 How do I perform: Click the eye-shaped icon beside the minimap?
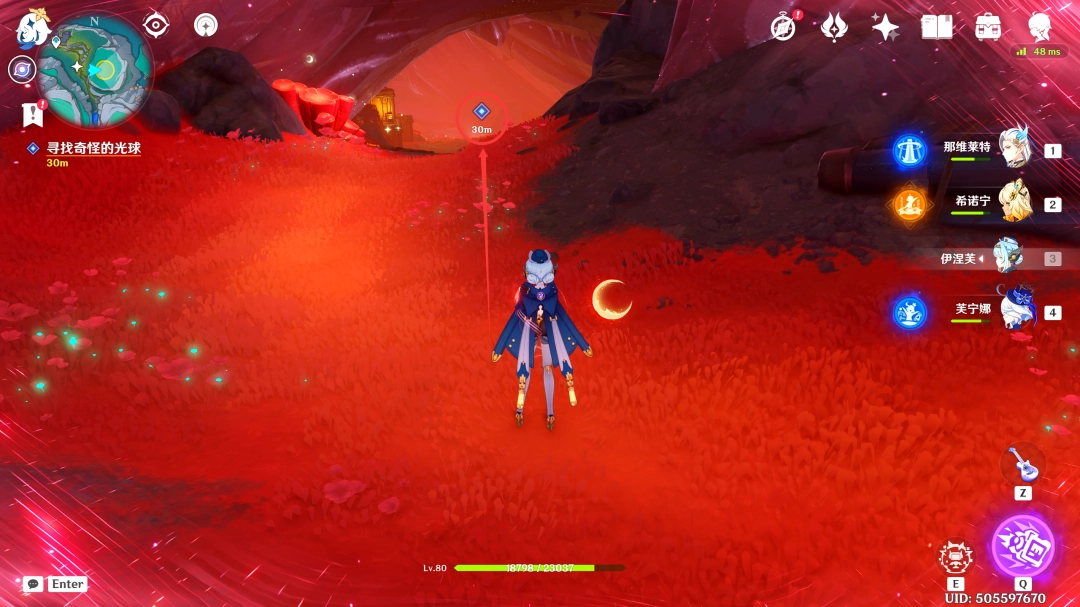pyautogui.click(x=156, y=25)
